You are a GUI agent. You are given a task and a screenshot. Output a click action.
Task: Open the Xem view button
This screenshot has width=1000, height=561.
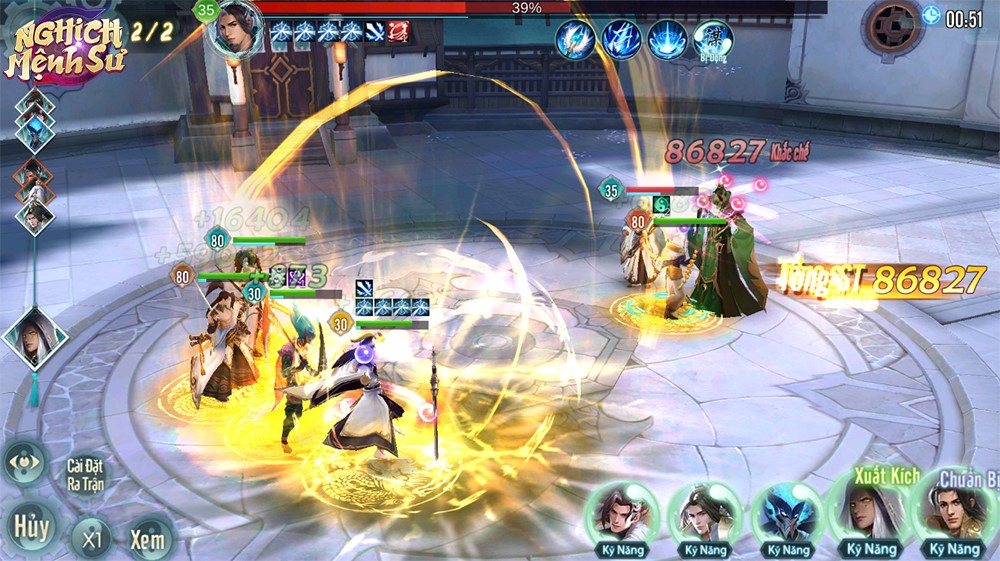147,539
